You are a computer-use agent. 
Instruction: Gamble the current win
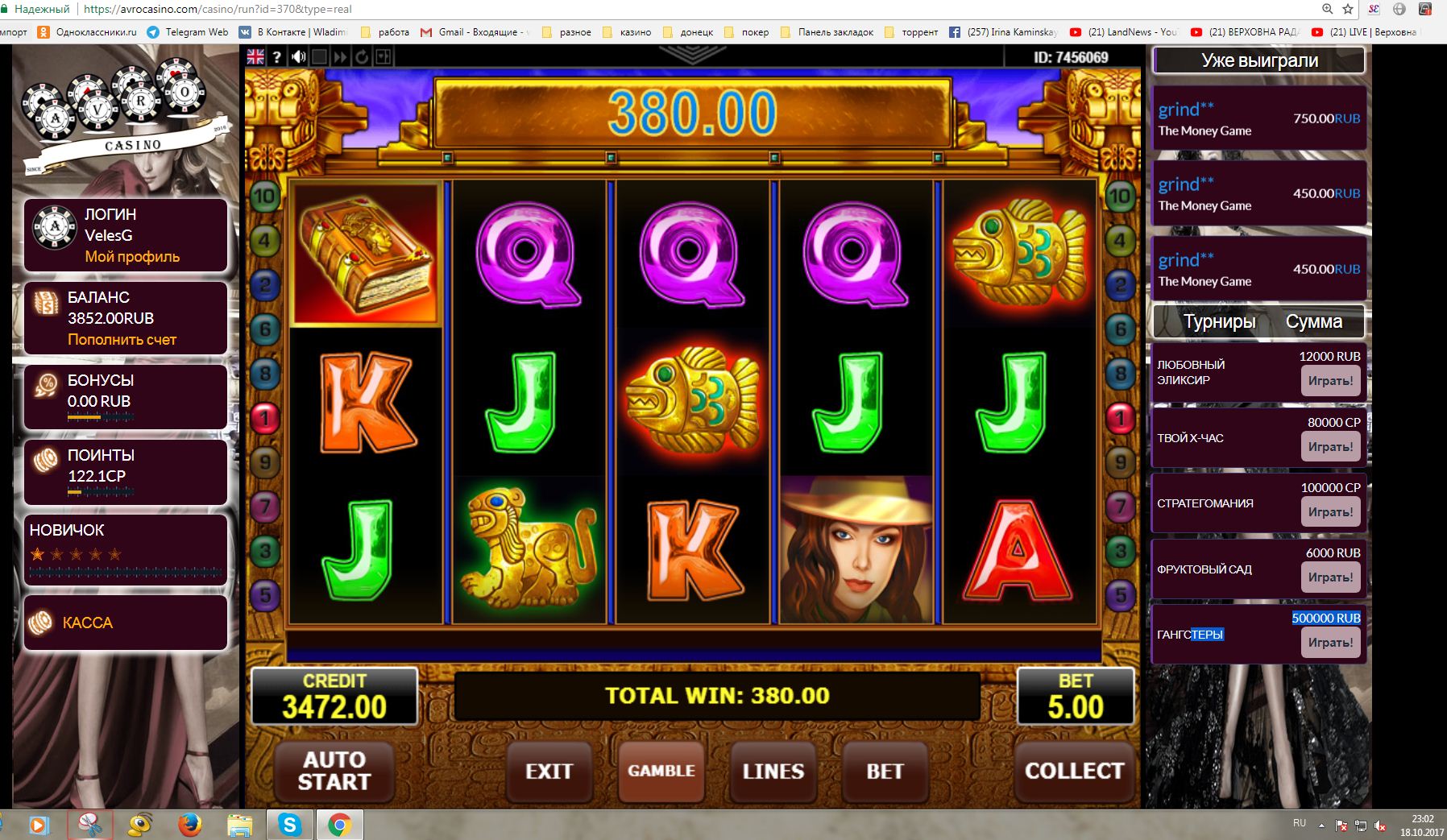(661, 771)
